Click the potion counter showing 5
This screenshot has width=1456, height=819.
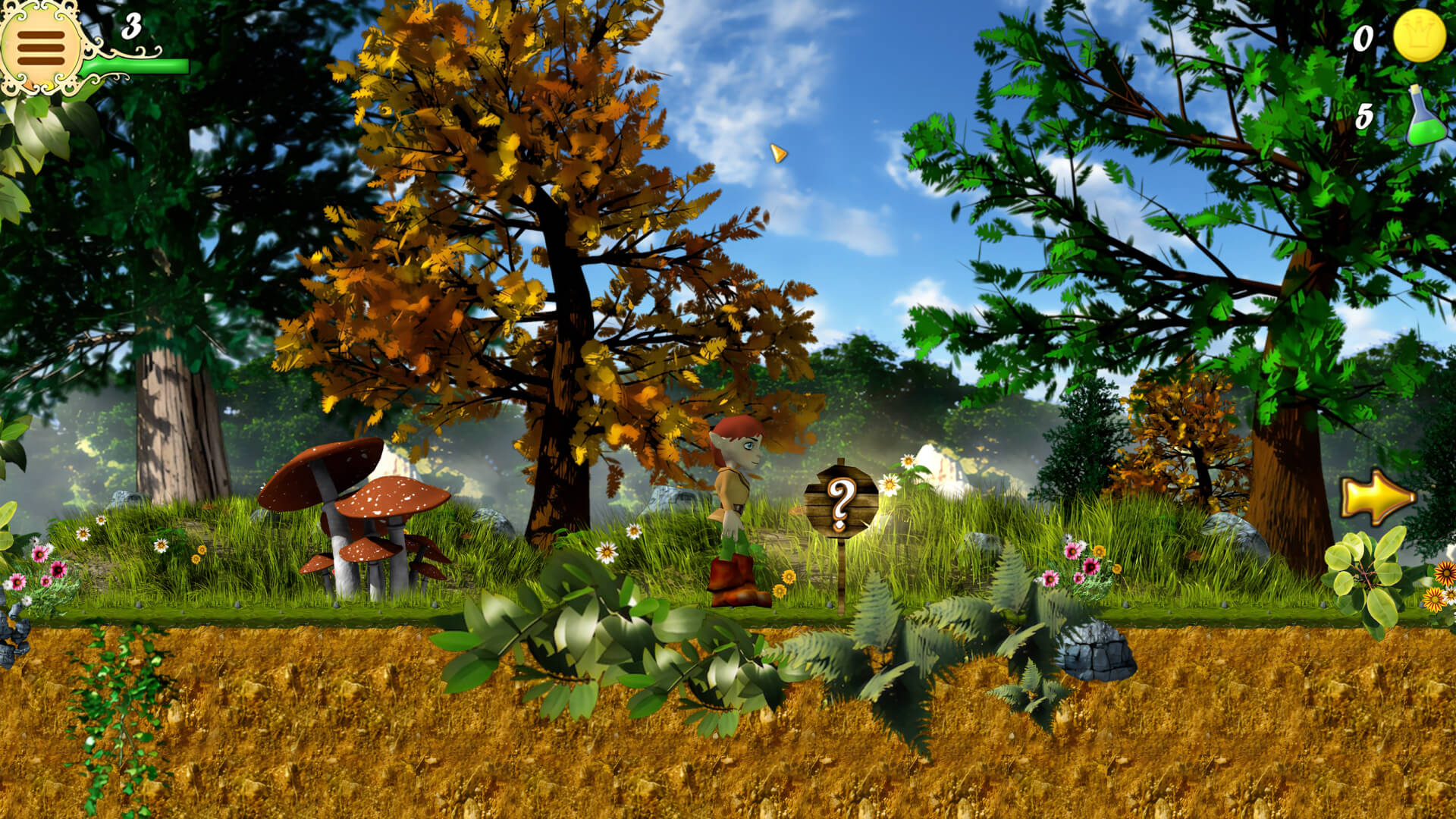pyautogui.click(x=1365, y=115)
